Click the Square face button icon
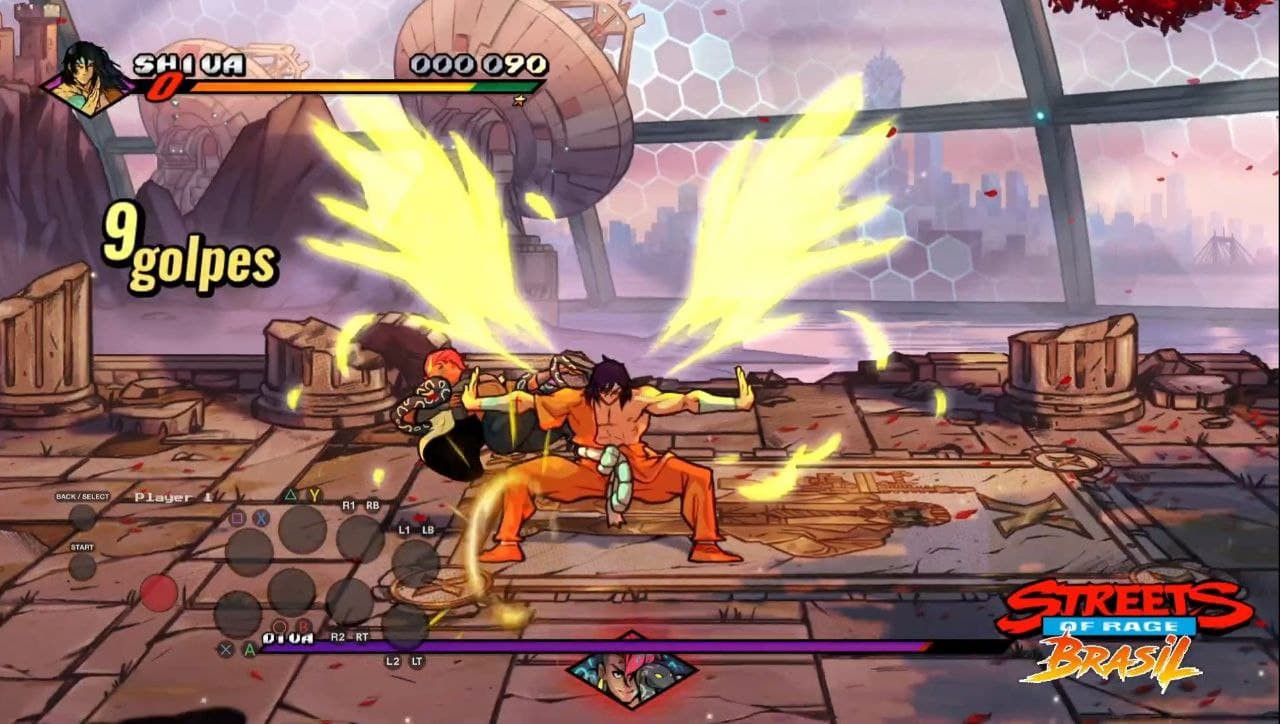This screenshot has width=1280, height=724. (238, 517)
